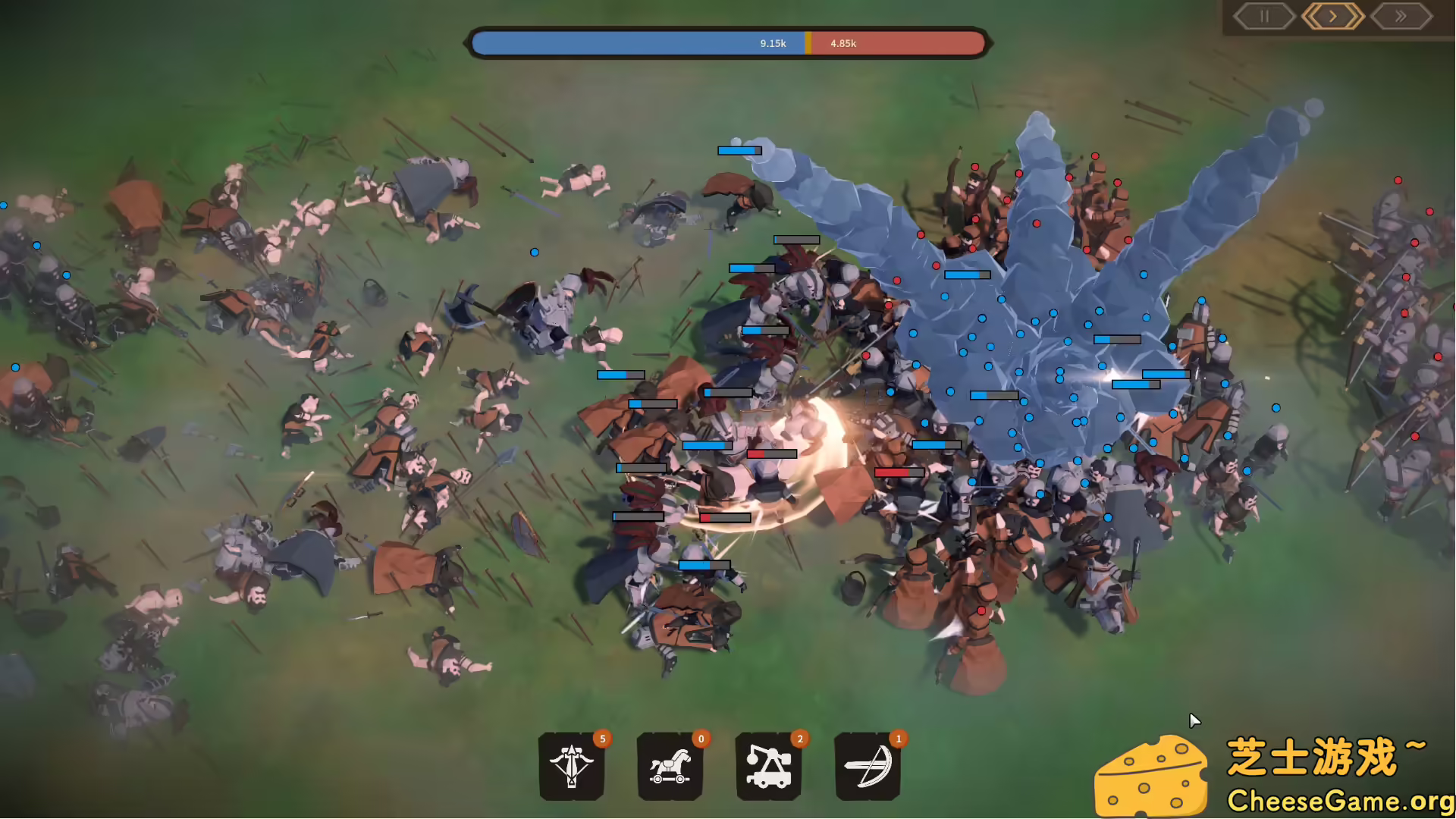Click the catapult ability's count badge showing 2
1456x819 pixels.
coord(799,739)
